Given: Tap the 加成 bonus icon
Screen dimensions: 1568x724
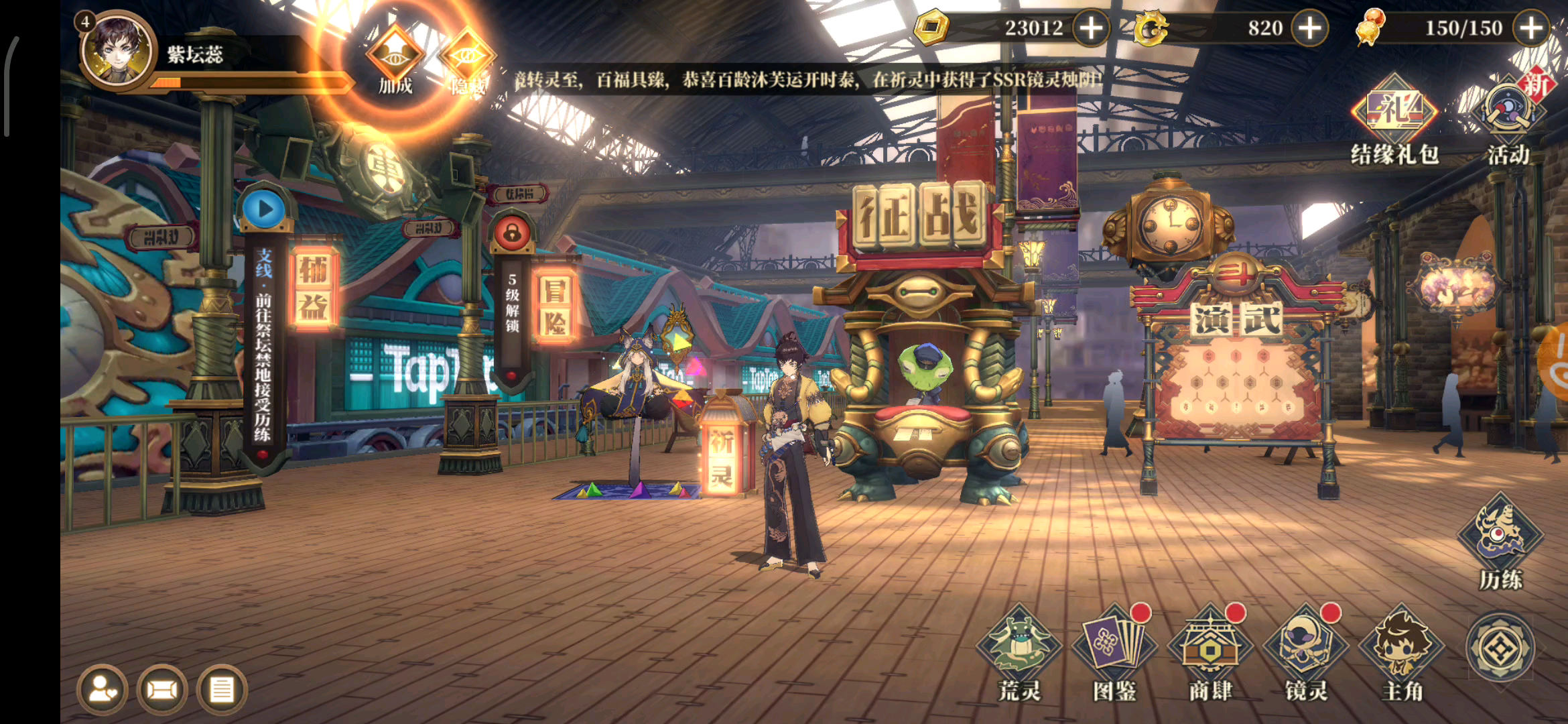Looking at the screenshot, I should point(395,59).
